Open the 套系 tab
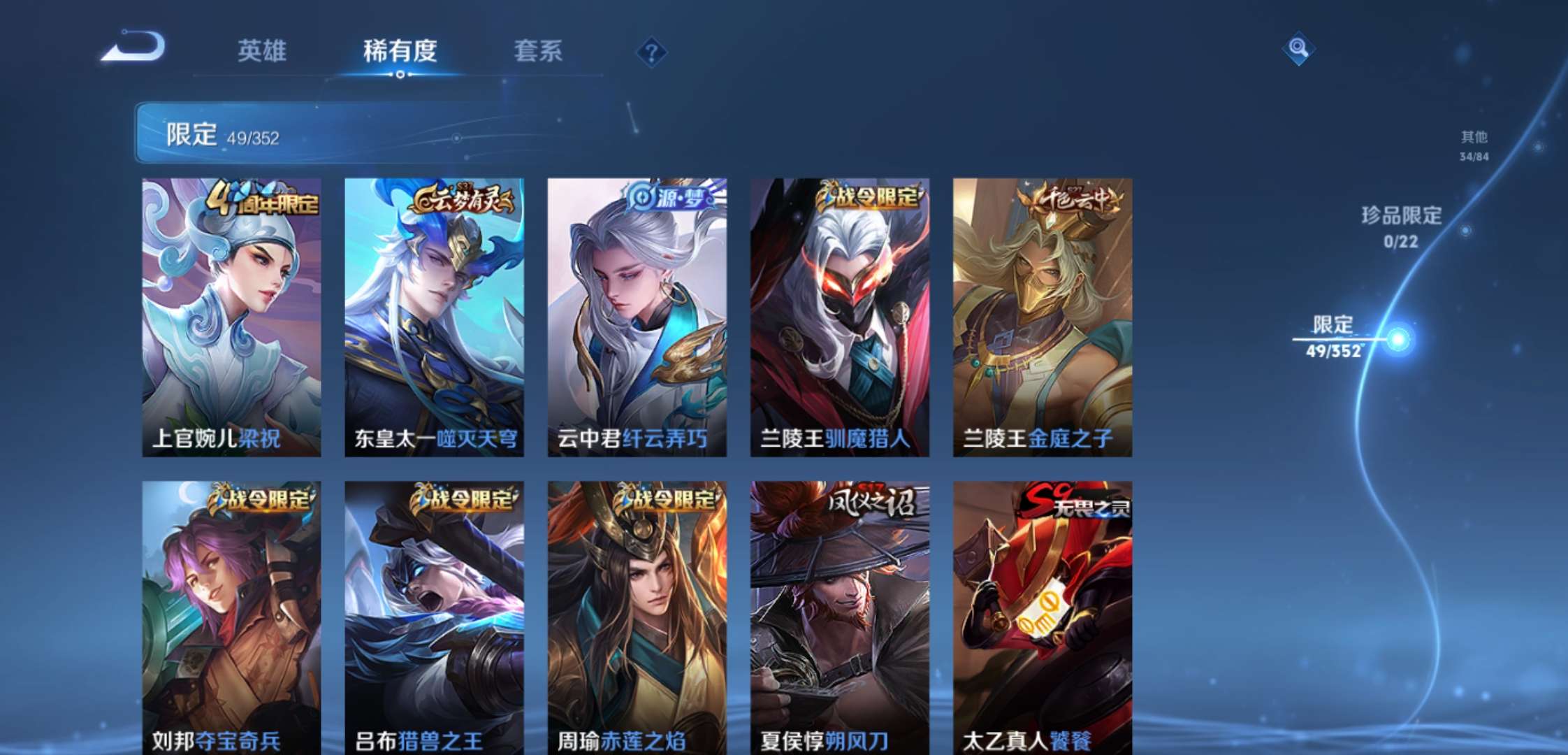This screenshot has height=755, width=1568. tap(538, 51)
